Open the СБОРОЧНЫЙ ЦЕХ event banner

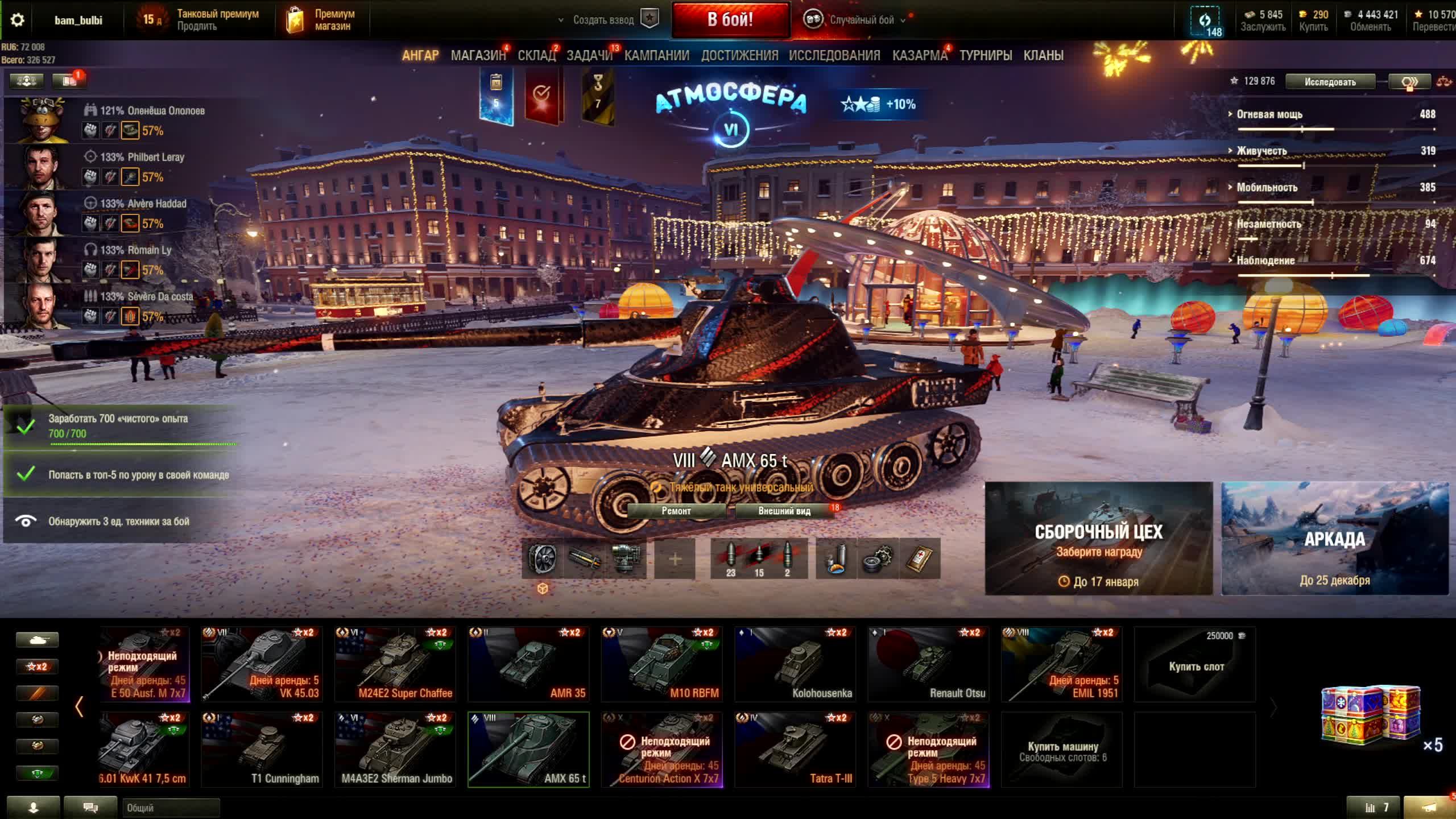[1098, 538]
